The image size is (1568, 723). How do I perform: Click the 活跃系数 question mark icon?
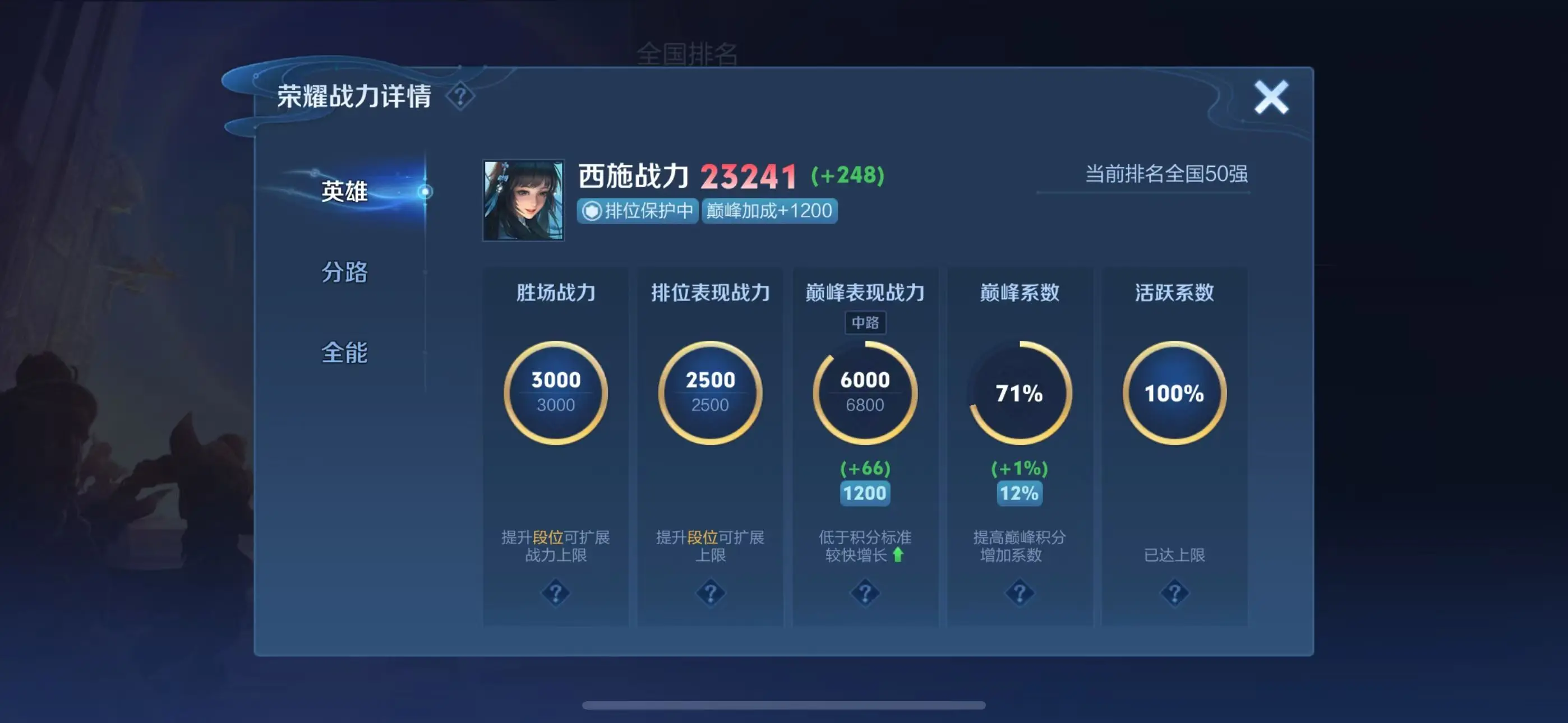pos(1175,593)
